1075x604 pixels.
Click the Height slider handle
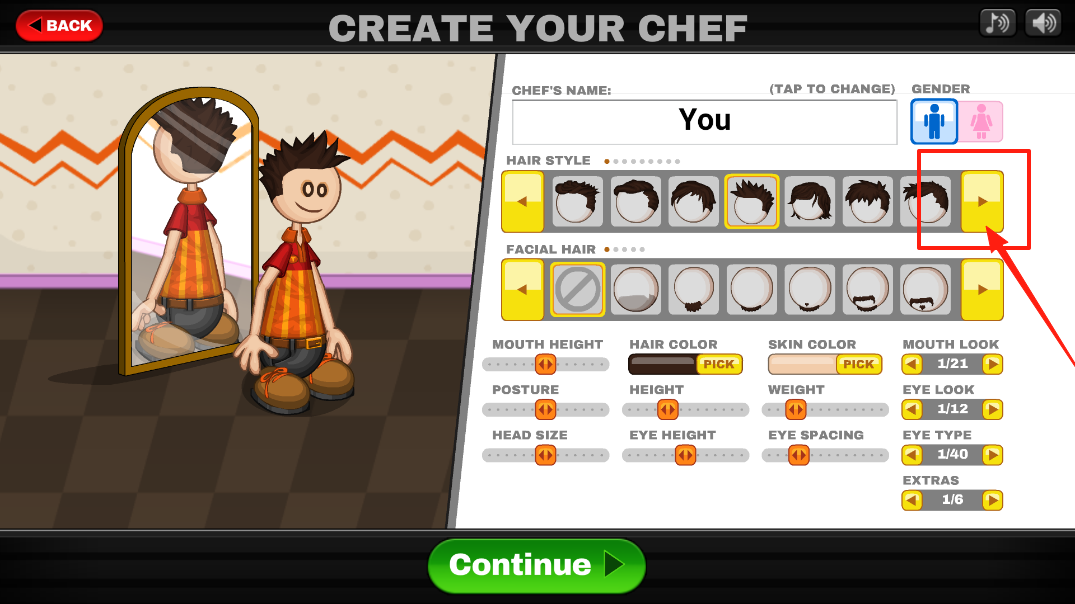point(667,410)
